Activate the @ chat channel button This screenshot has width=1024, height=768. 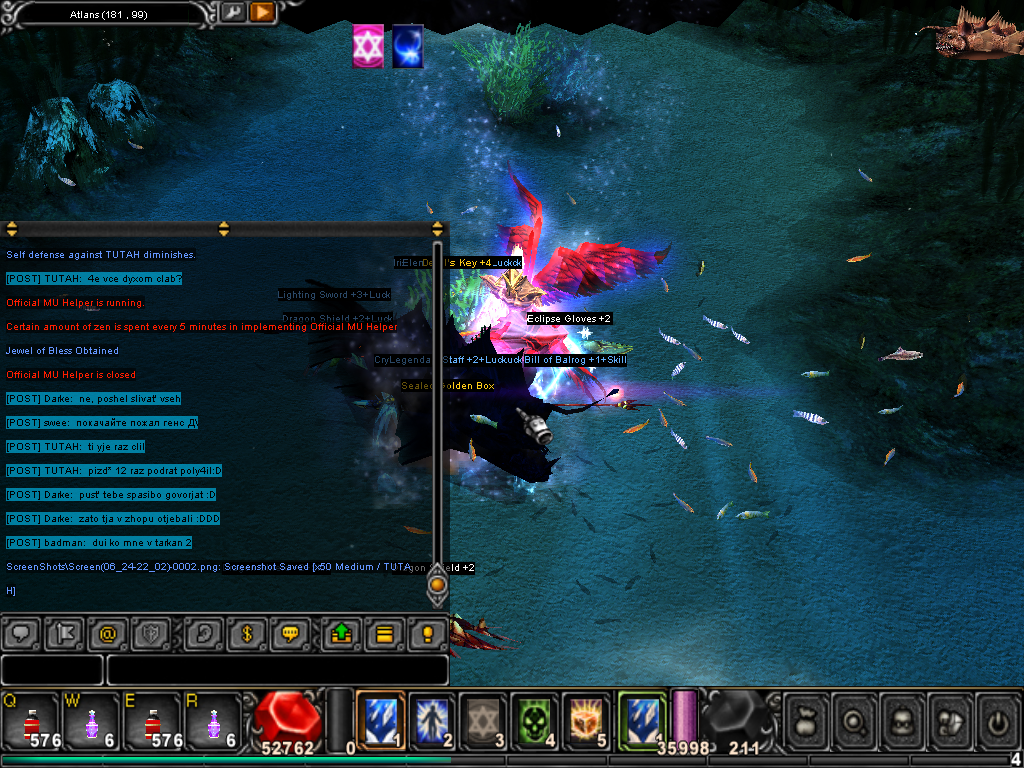click(x=108, y=633)
